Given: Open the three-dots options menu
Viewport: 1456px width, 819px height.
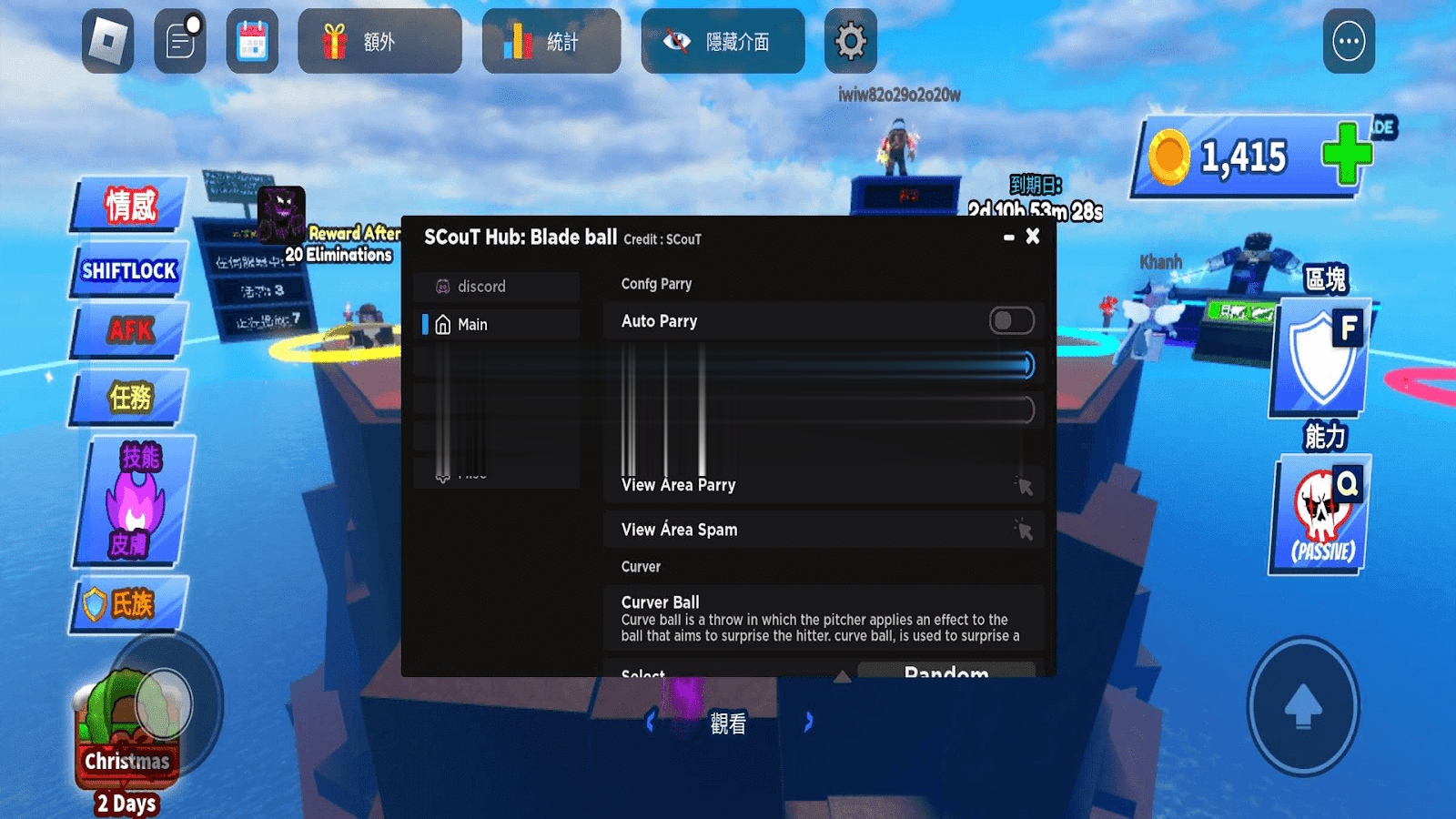Looking at the screenshot, I should point(1349,41).
